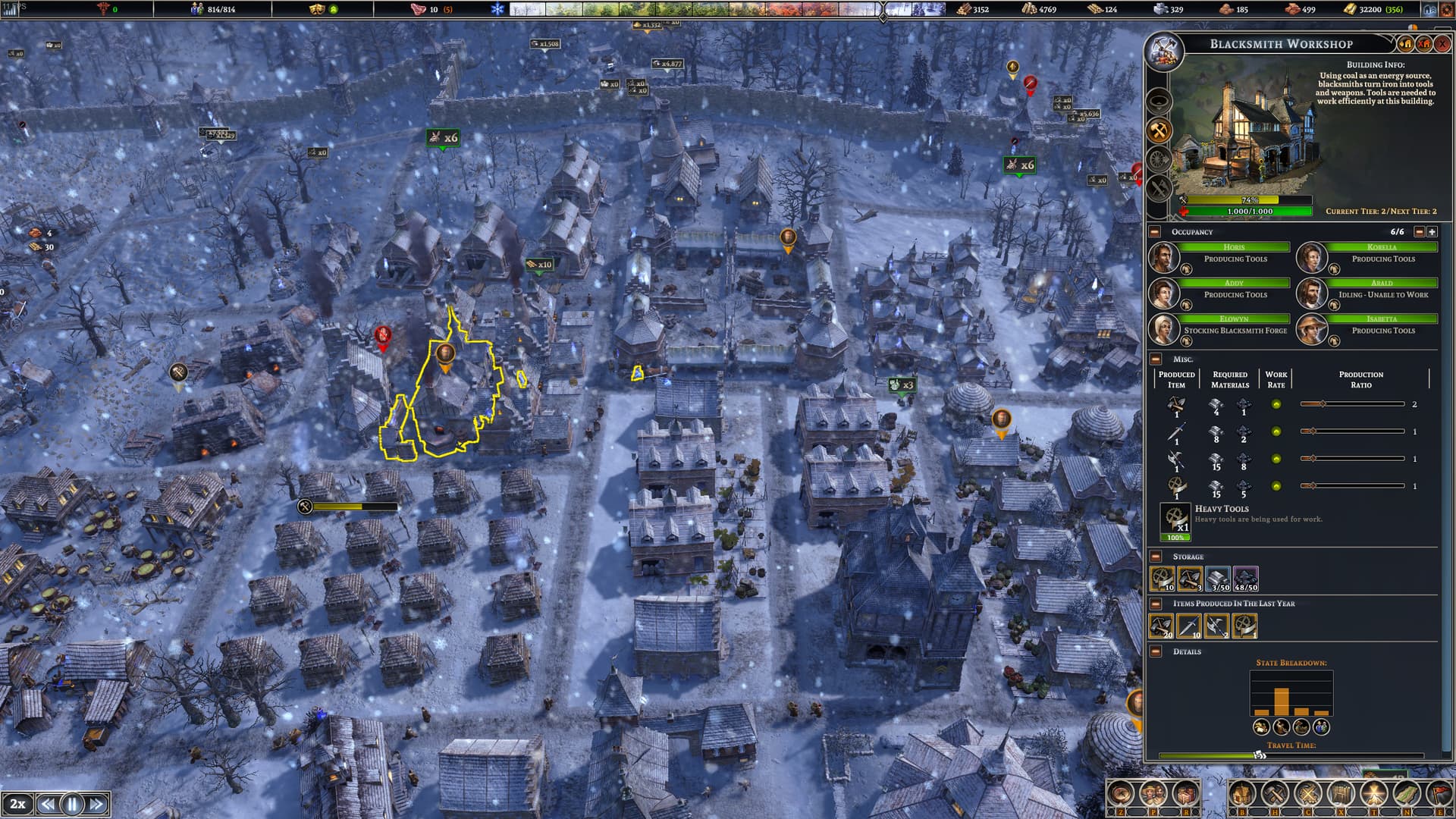
Task: Remove a worker slot with minus button
Action: [1420, 232]
